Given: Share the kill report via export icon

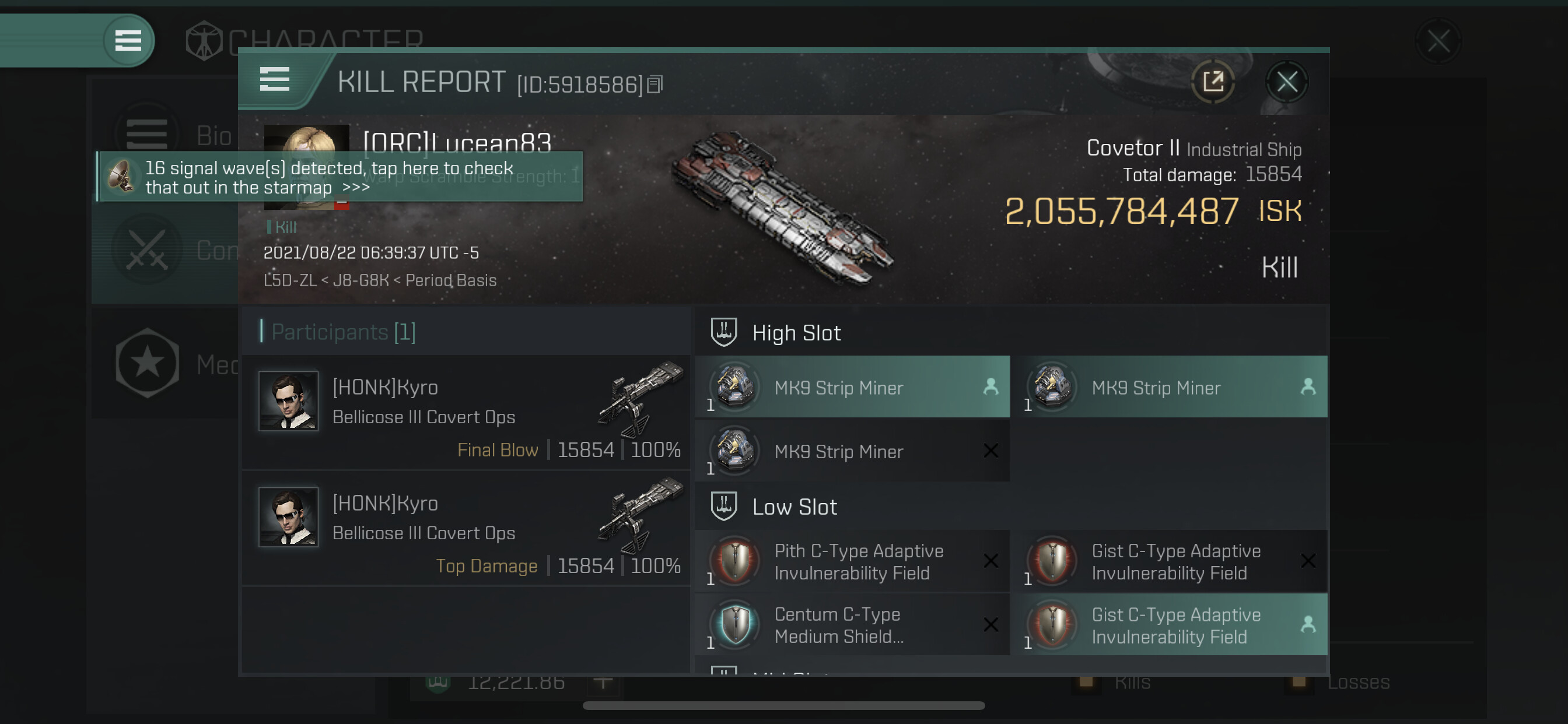Looking at the screenshot, I should 1213,82.
